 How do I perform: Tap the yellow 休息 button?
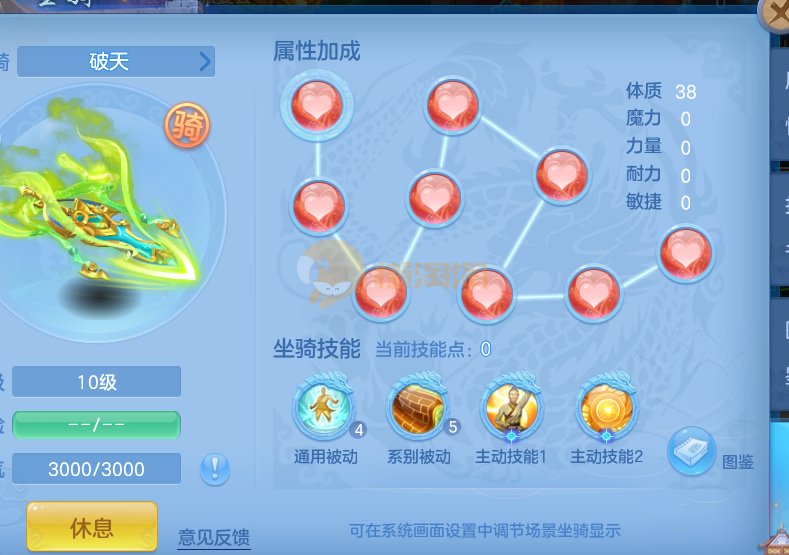click(x=92, y=526)
